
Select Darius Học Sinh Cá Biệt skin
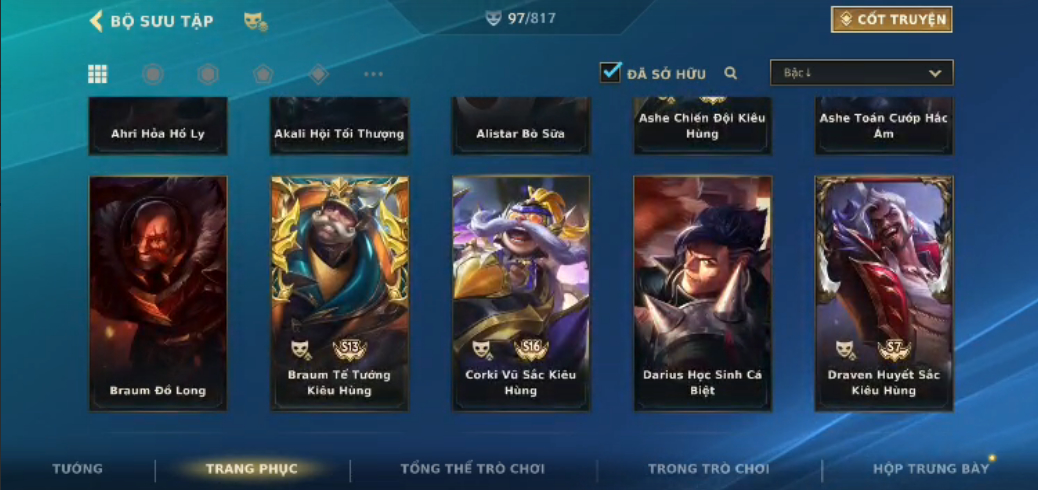702,293
